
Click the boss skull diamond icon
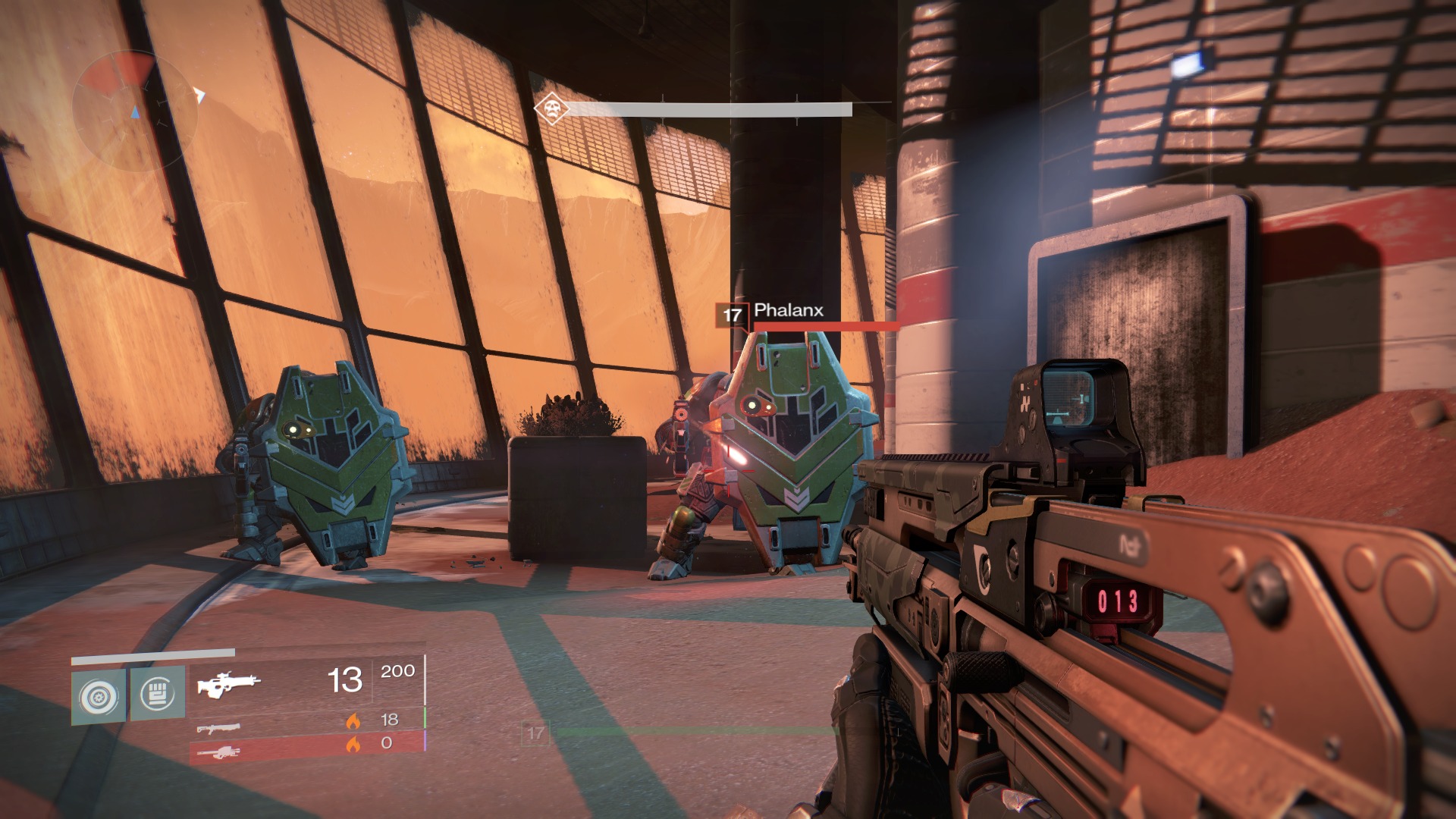coord(551,109)
